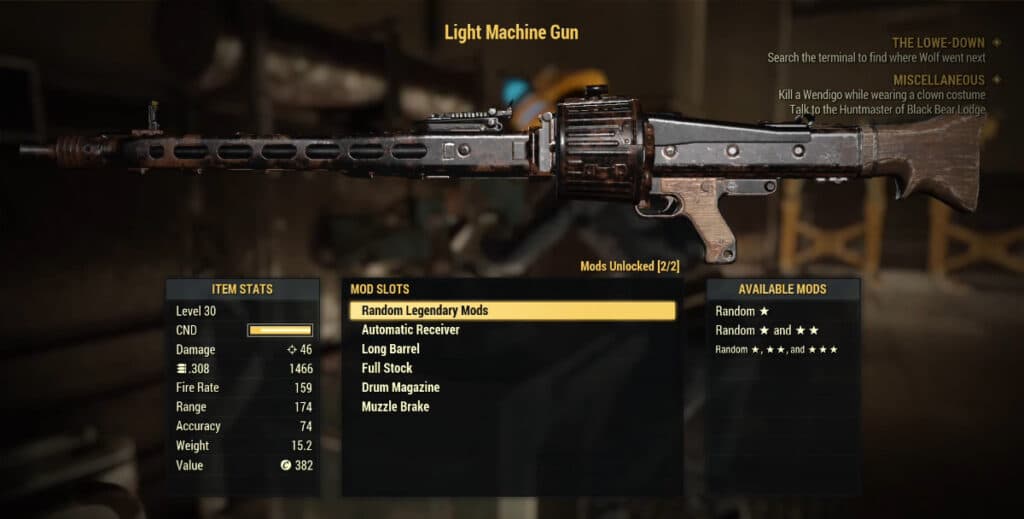This screenshot has width=1024, height=519.
Task: Pick the Random one, two, three star mod
Action: click(x=776, y=349)
